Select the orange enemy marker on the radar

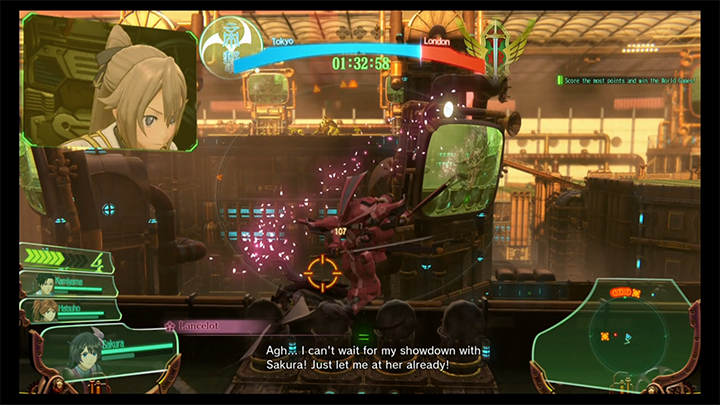[605, 336]
